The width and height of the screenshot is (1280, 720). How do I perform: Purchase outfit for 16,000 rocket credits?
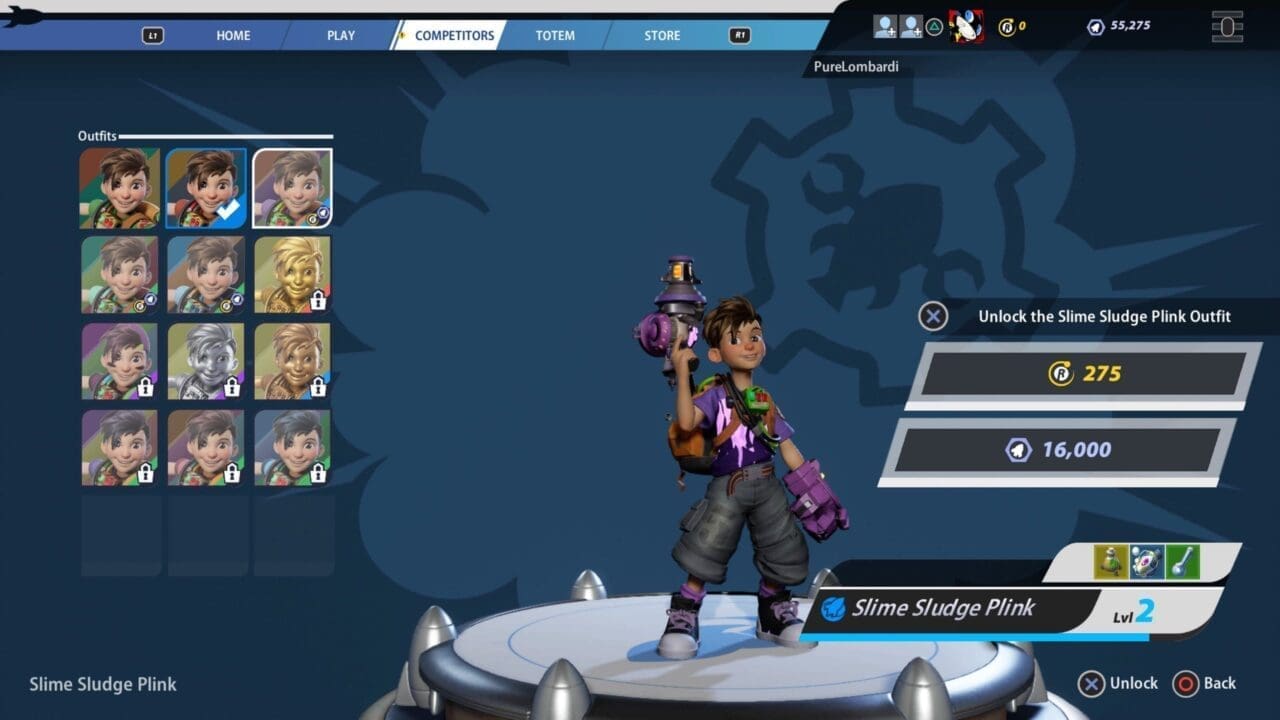coord(1059,450)
